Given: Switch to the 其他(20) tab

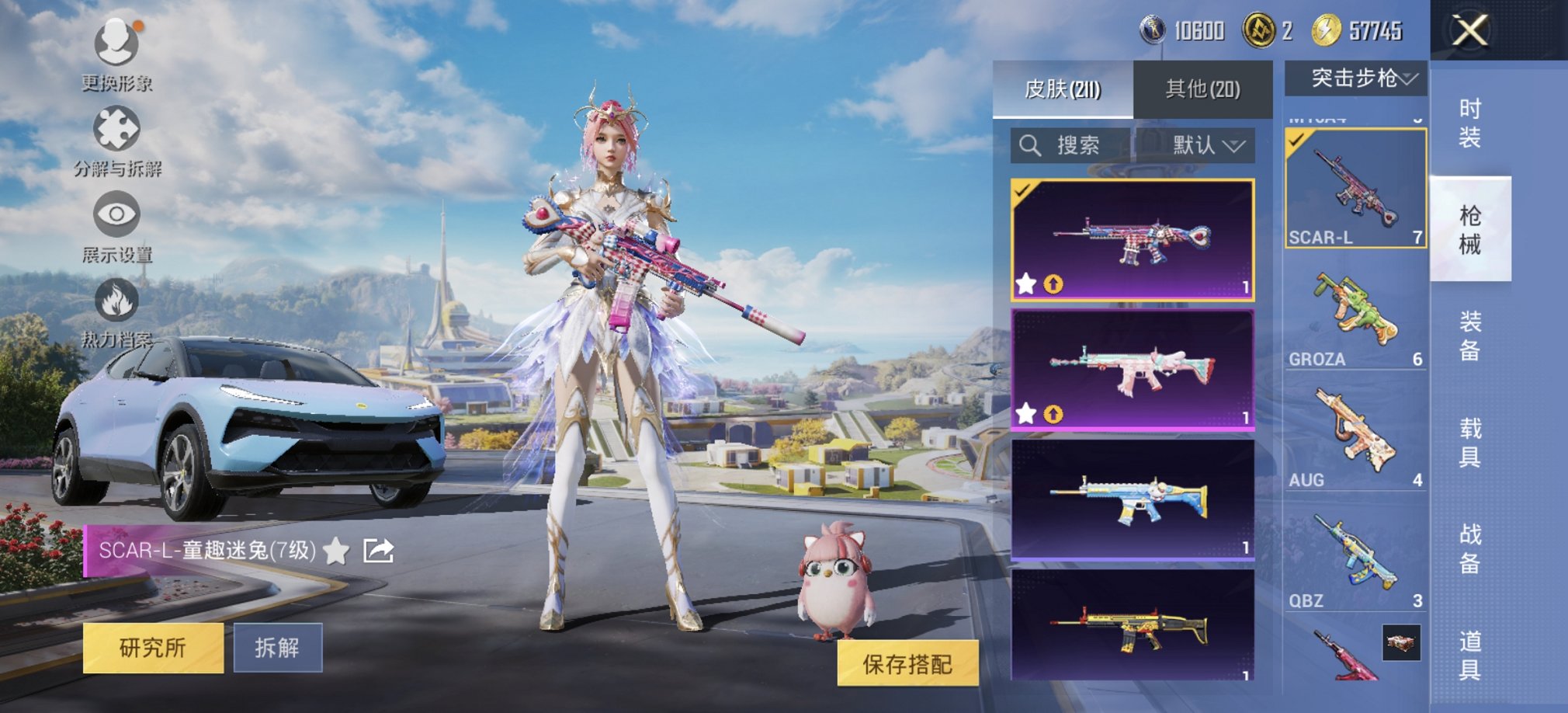Looking at the screenshot, I should (1204, 88).
